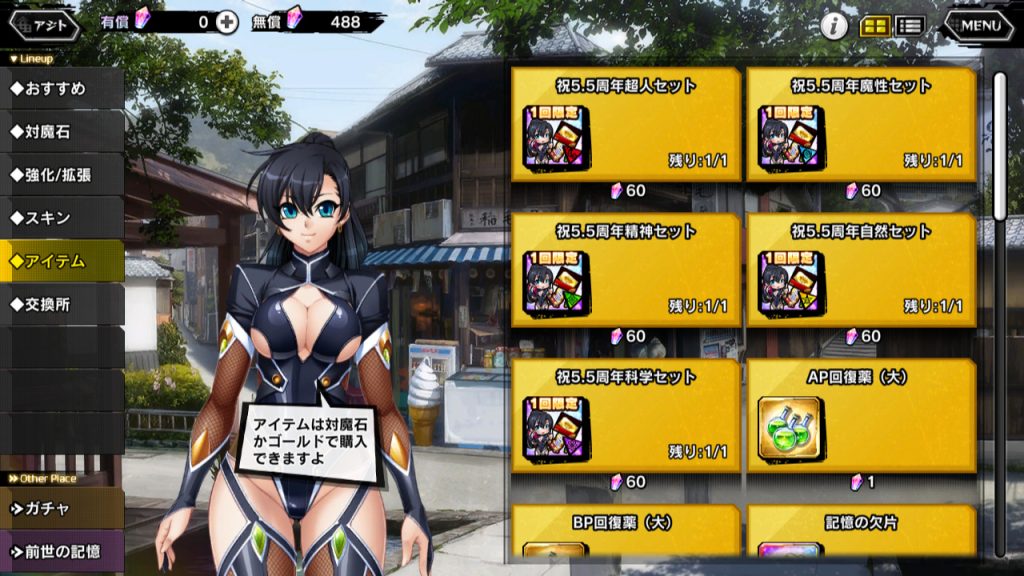Open the MENU button
The height and width of the screenshot is (576, 1024).
(x=978, y=26)
